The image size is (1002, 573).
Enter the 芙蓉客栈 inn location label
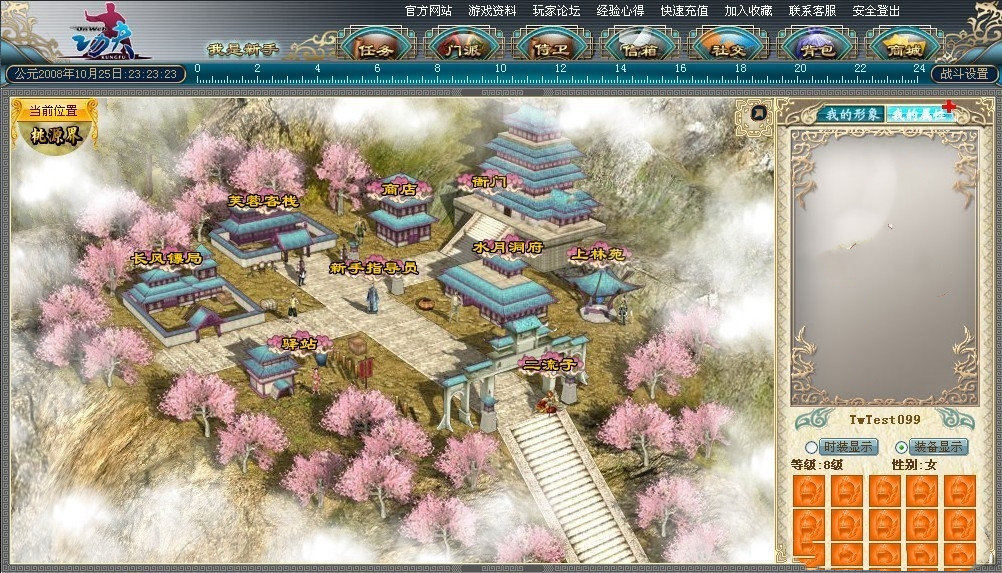(263, 201)
